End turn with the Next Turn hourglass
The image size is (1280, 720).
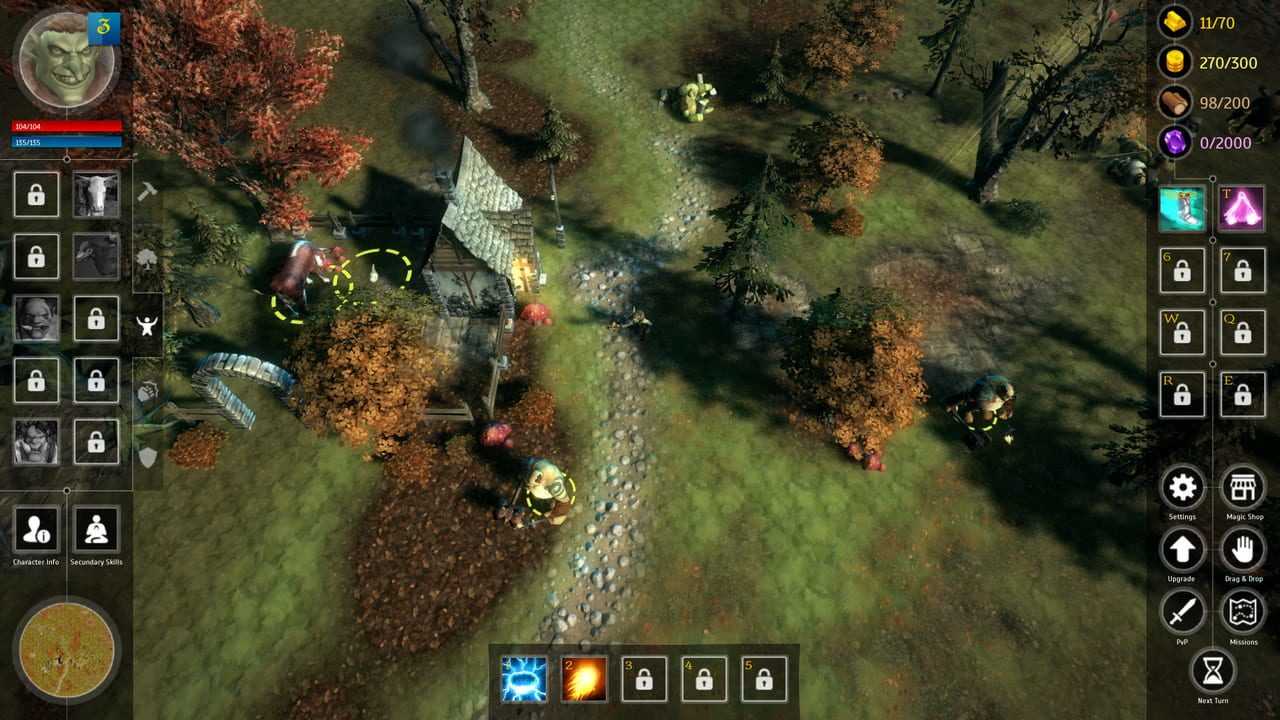coord(1213,672)
